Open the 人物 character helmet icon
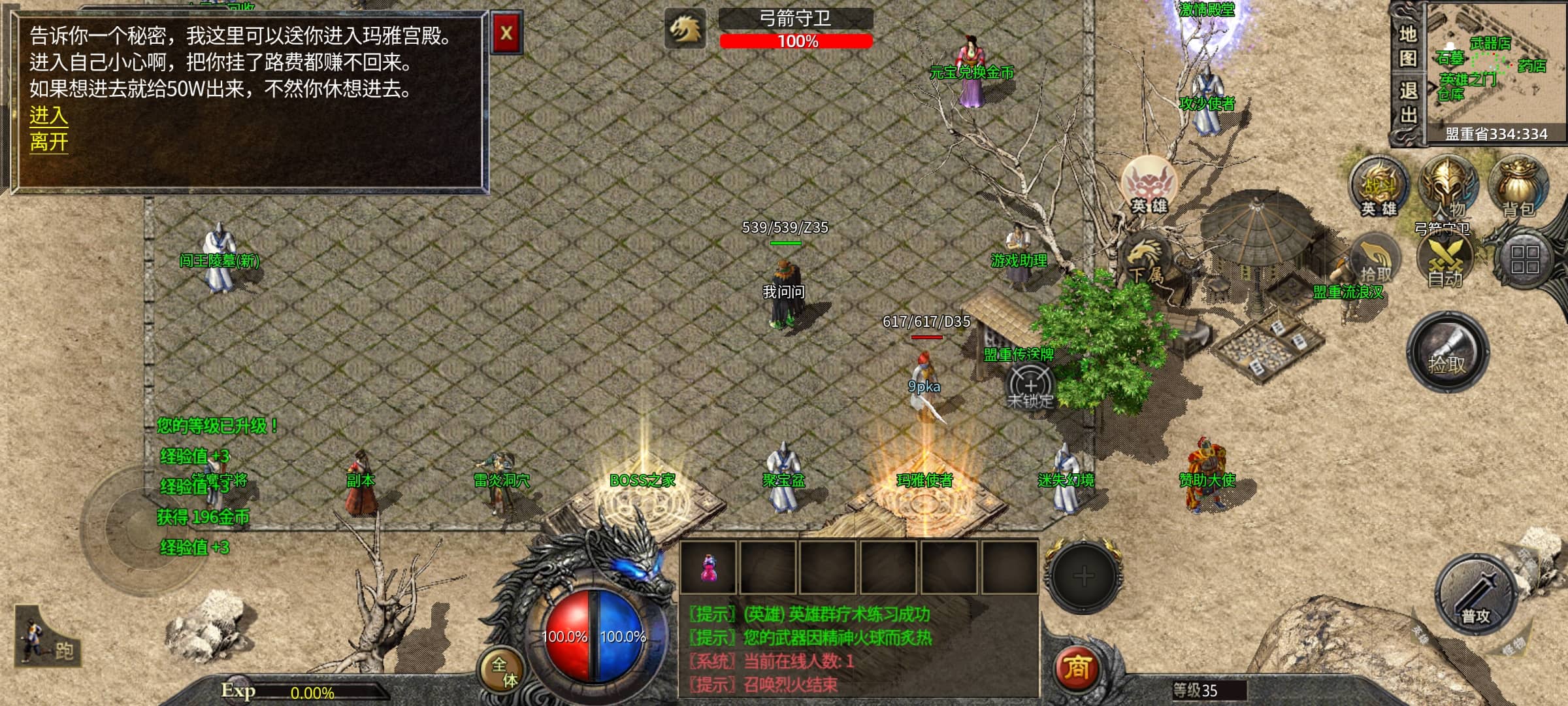Screen dimensions: 1568x706 pyautogui.click(x=1448, y=186)
